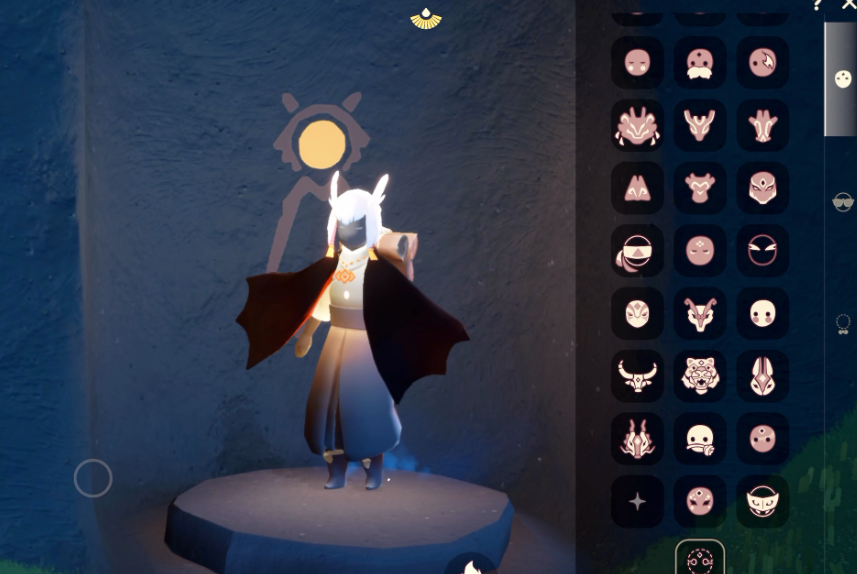Switch to the masks category tab
This screenshot has width=857, height=574.
tap(842, 79)
